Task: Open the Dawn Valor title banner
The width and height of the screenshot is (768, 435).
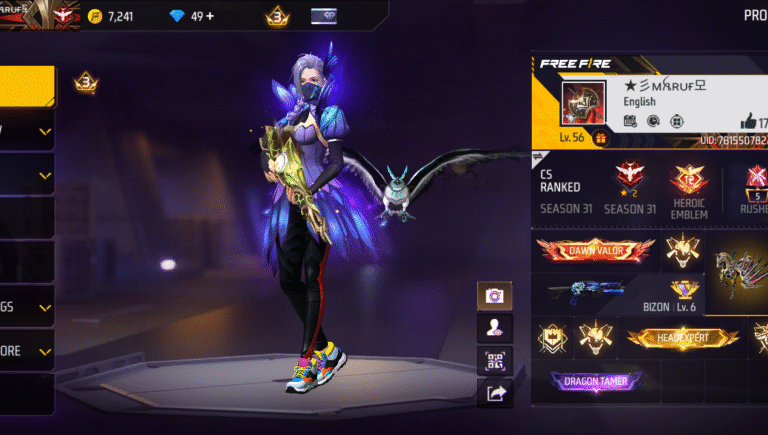Action: (596, 250)
